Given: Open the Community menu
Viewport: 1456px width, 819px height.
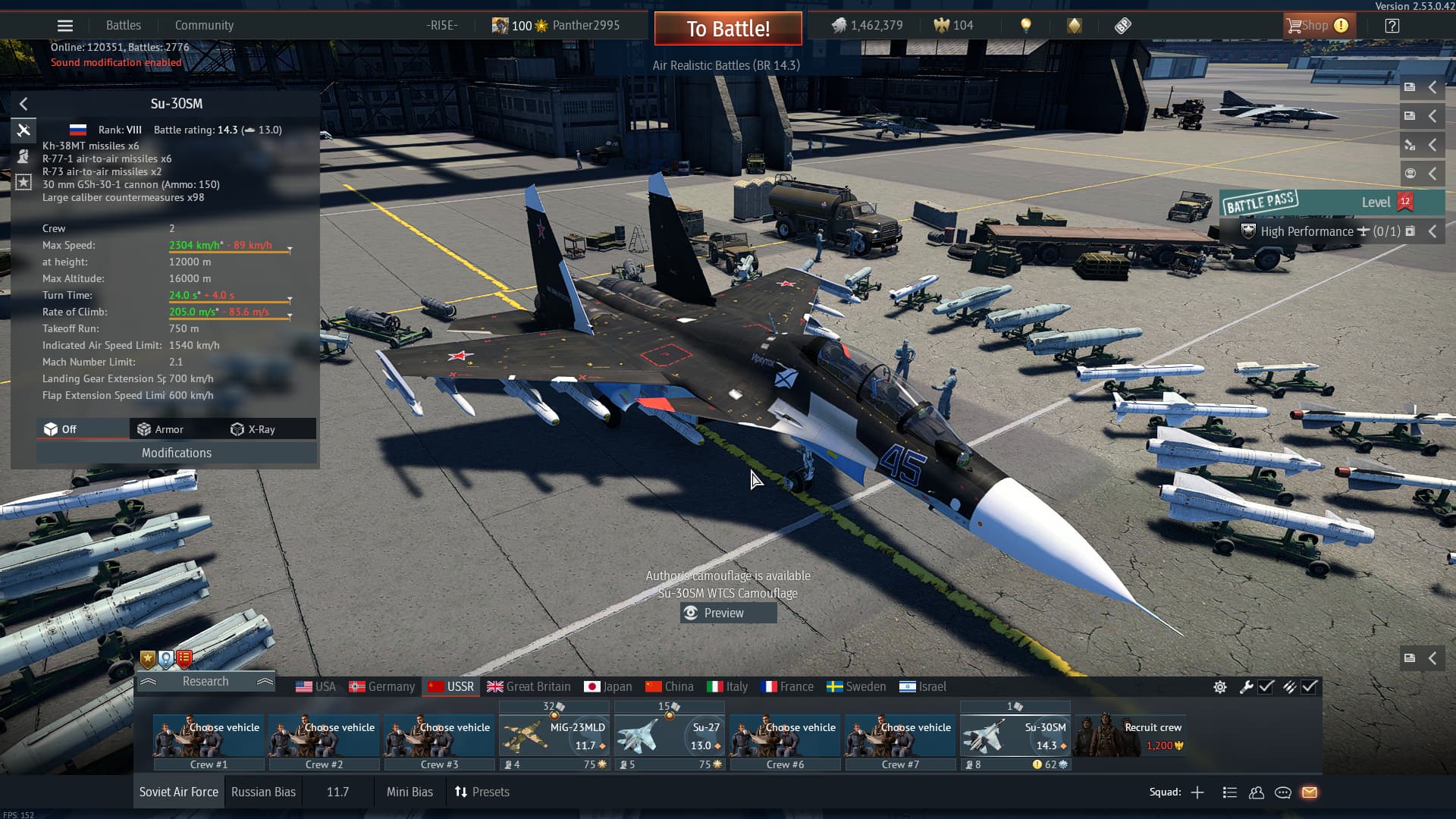Looking at the screenshot, I should (204, 25).
